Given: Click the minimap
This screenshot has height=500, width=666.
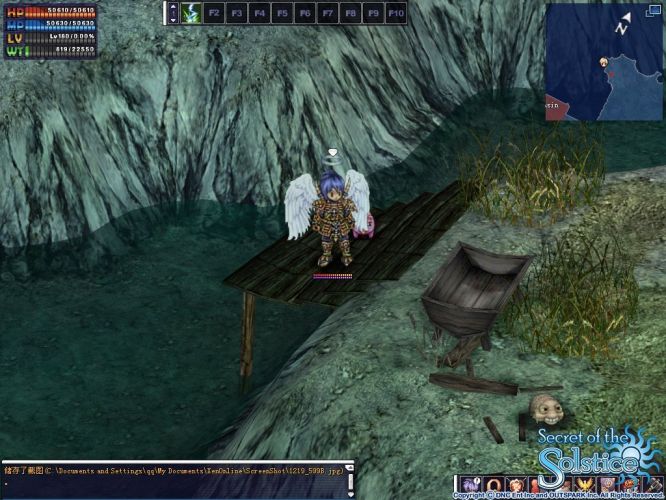Looking at the screenshot, I should 603,61.
